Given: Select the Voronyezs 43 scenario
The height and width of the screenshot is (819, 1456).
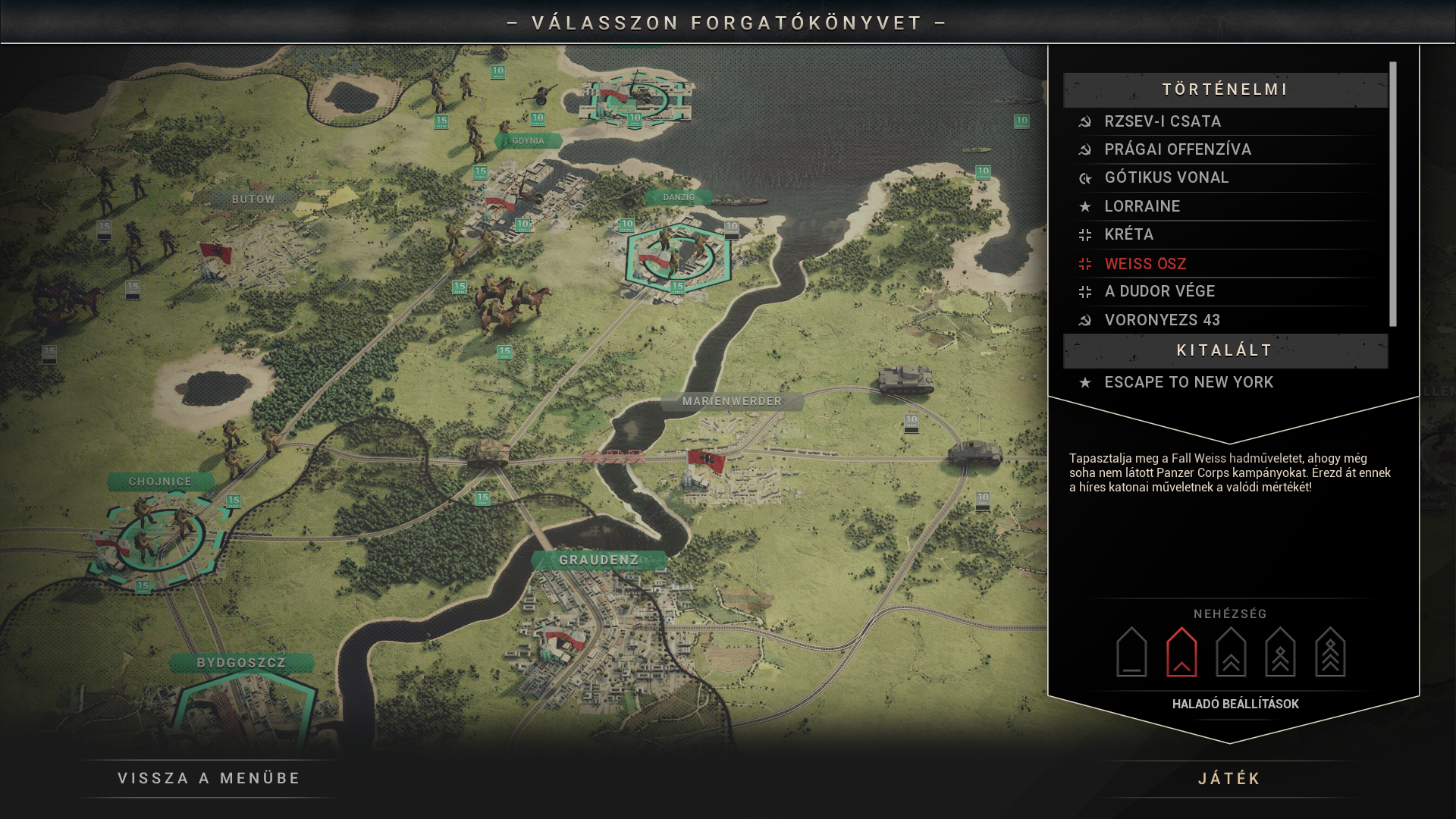Looking at the screenshot, I should [1162, 320].
